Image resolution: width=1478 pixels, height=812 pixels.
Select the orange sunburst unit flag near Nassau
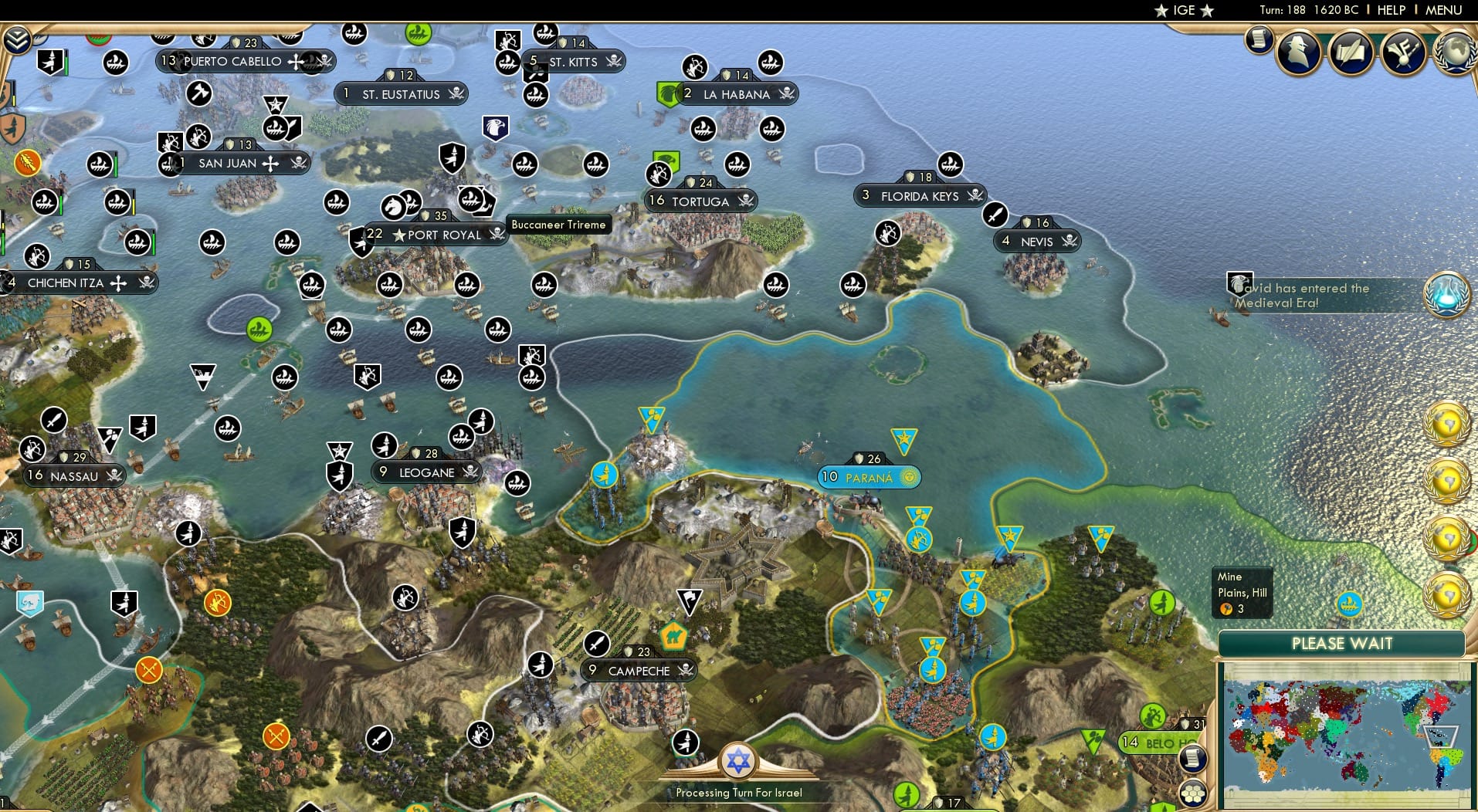coord(219,601)
